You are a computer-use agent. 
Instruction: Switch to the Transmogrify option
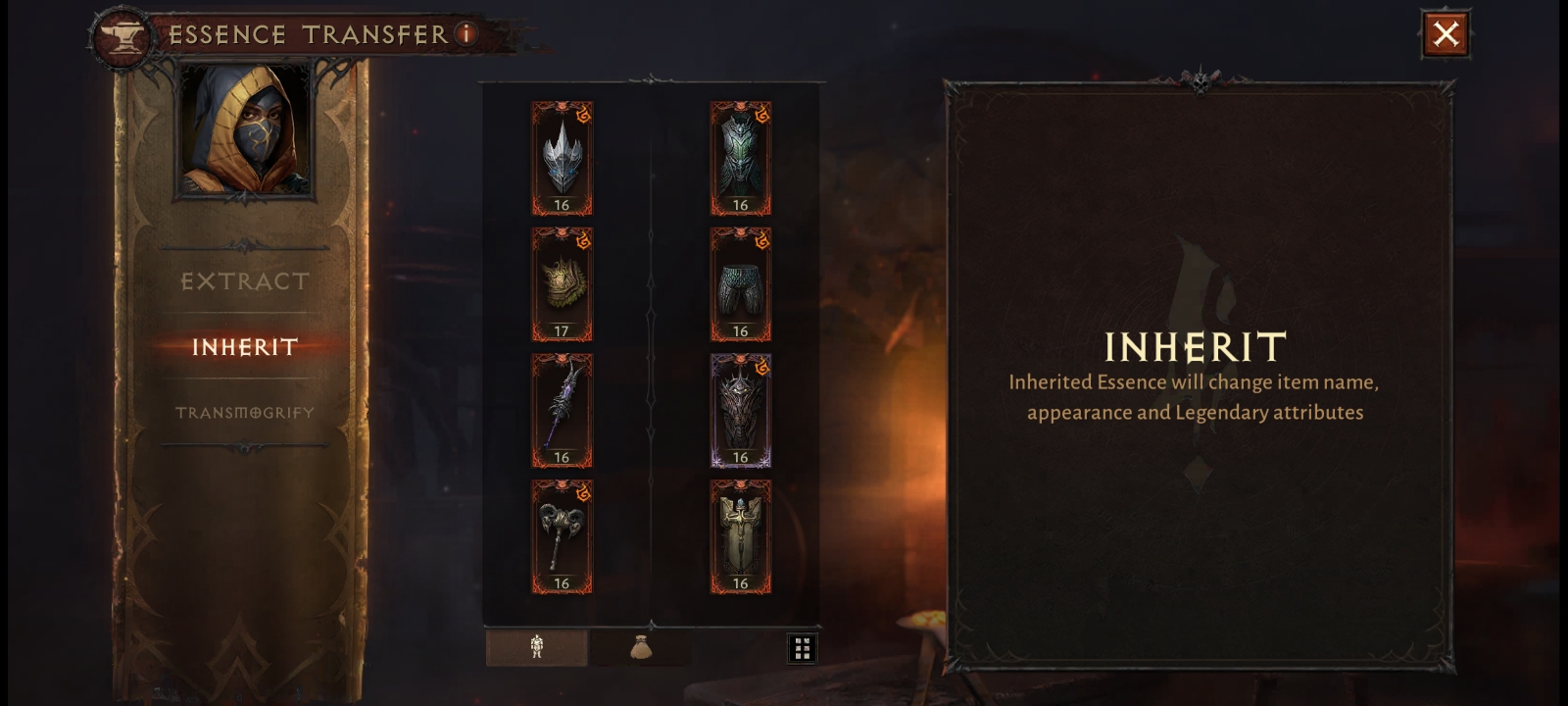245,413
